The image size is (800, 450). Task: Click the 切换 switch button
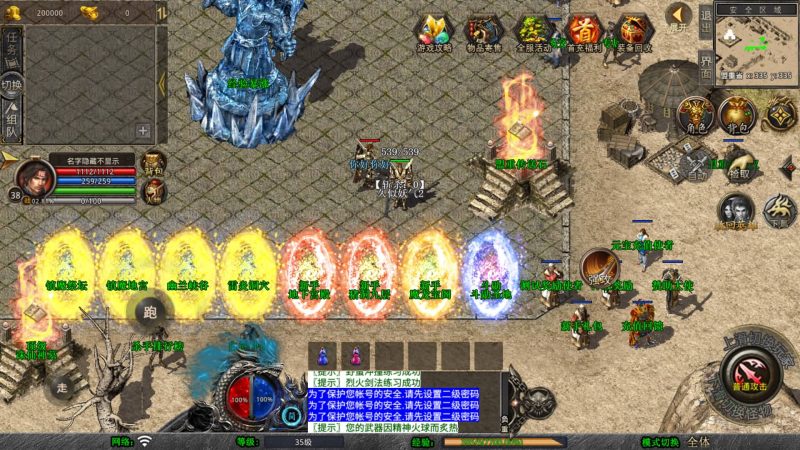12,84
